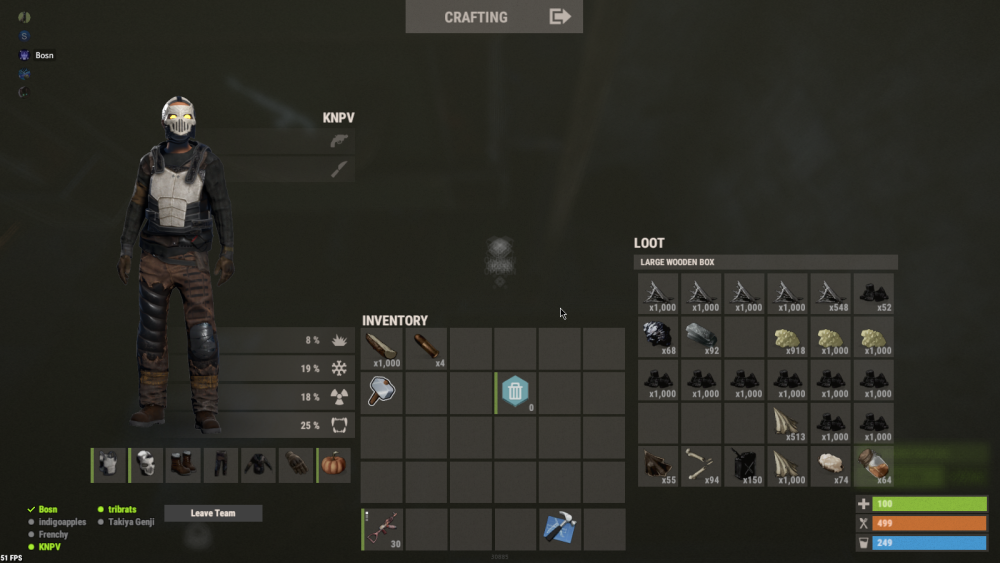Take the jerry can stack x150
The image size is (1000, 563).
coord(745,466)
